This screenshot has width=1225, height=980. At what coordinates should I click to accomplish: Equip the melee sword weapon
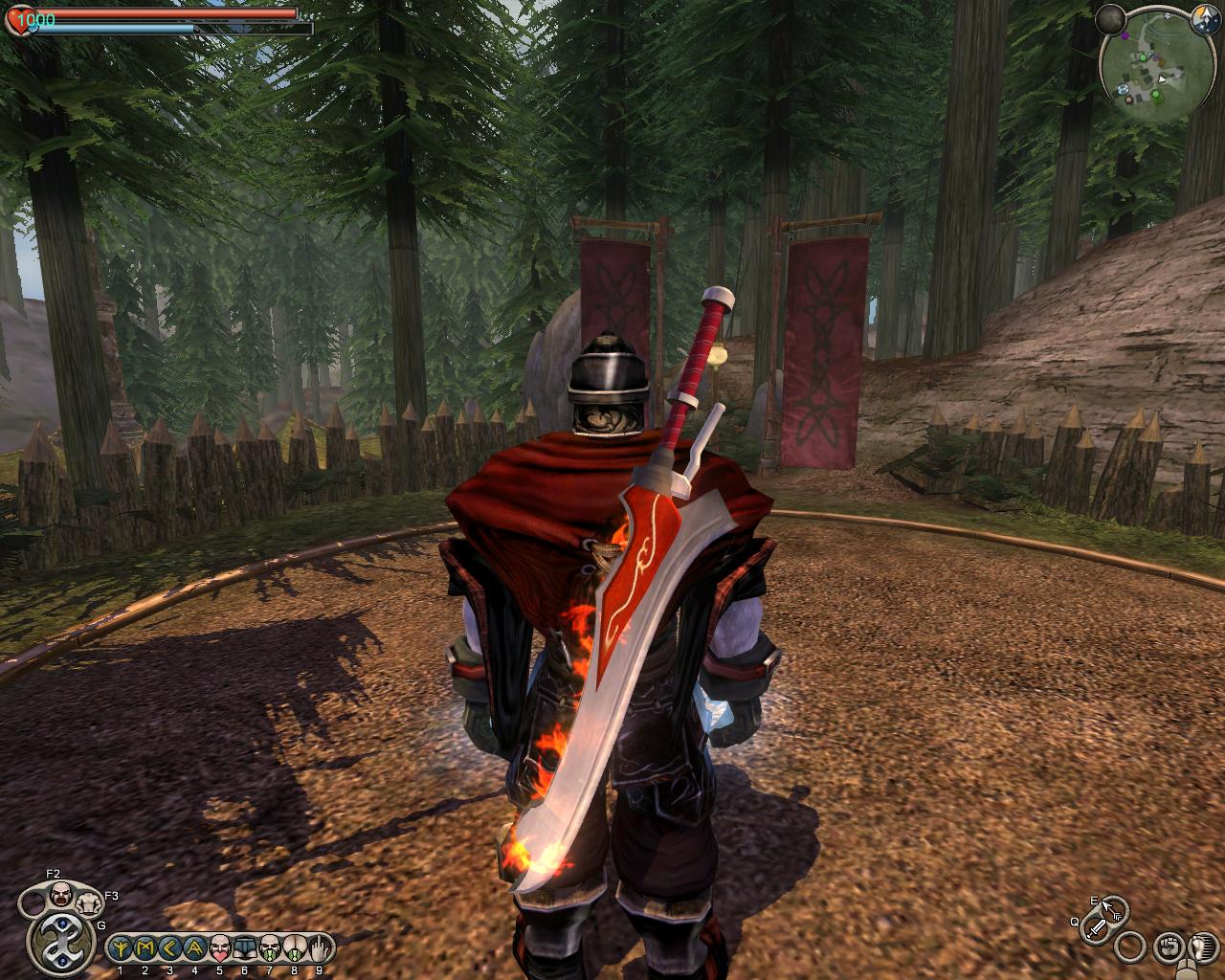click(x=1098, y=925)
